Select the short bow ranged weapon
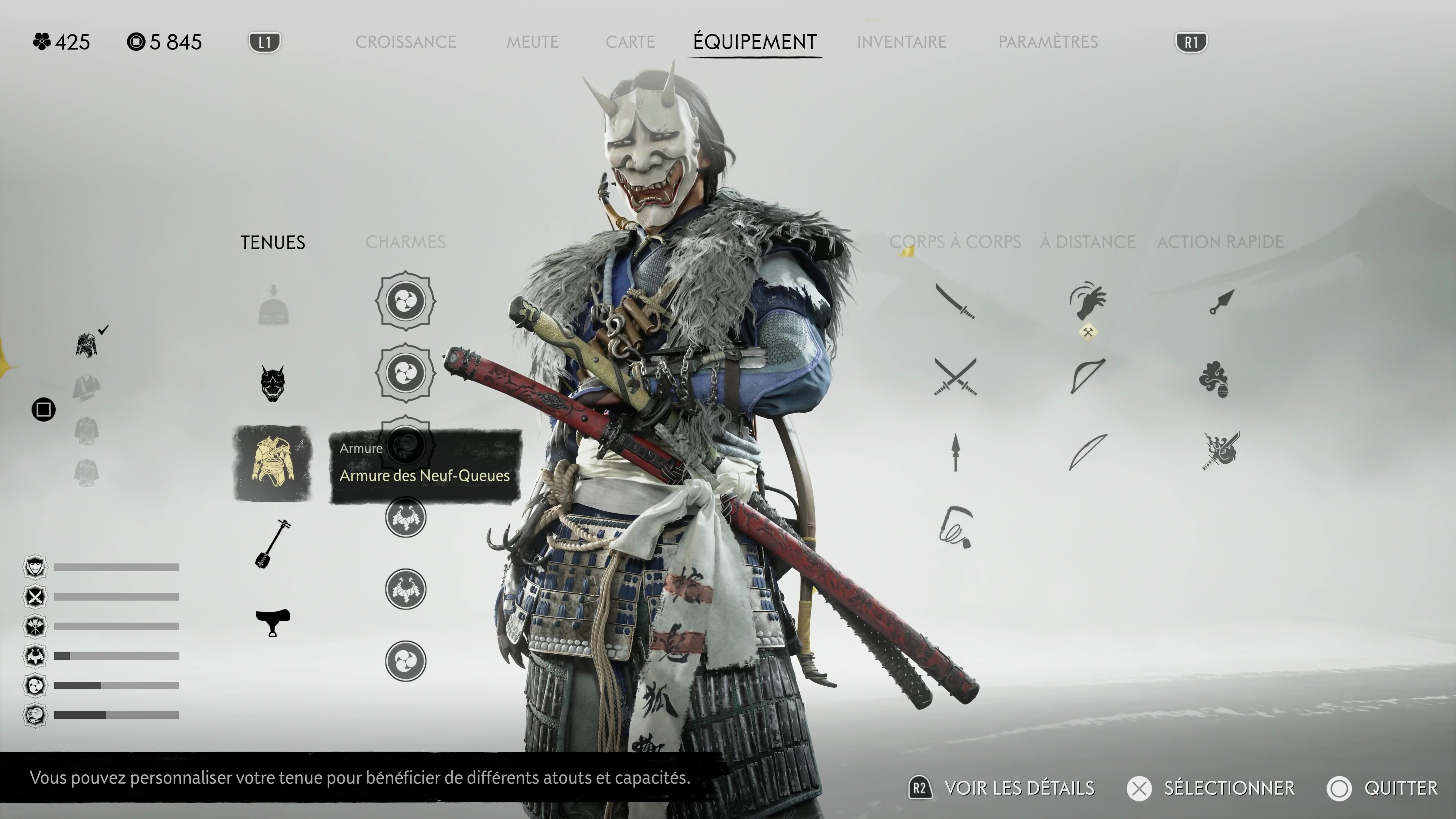This screenshot has height=819, width=1456. click(1087, 375)
